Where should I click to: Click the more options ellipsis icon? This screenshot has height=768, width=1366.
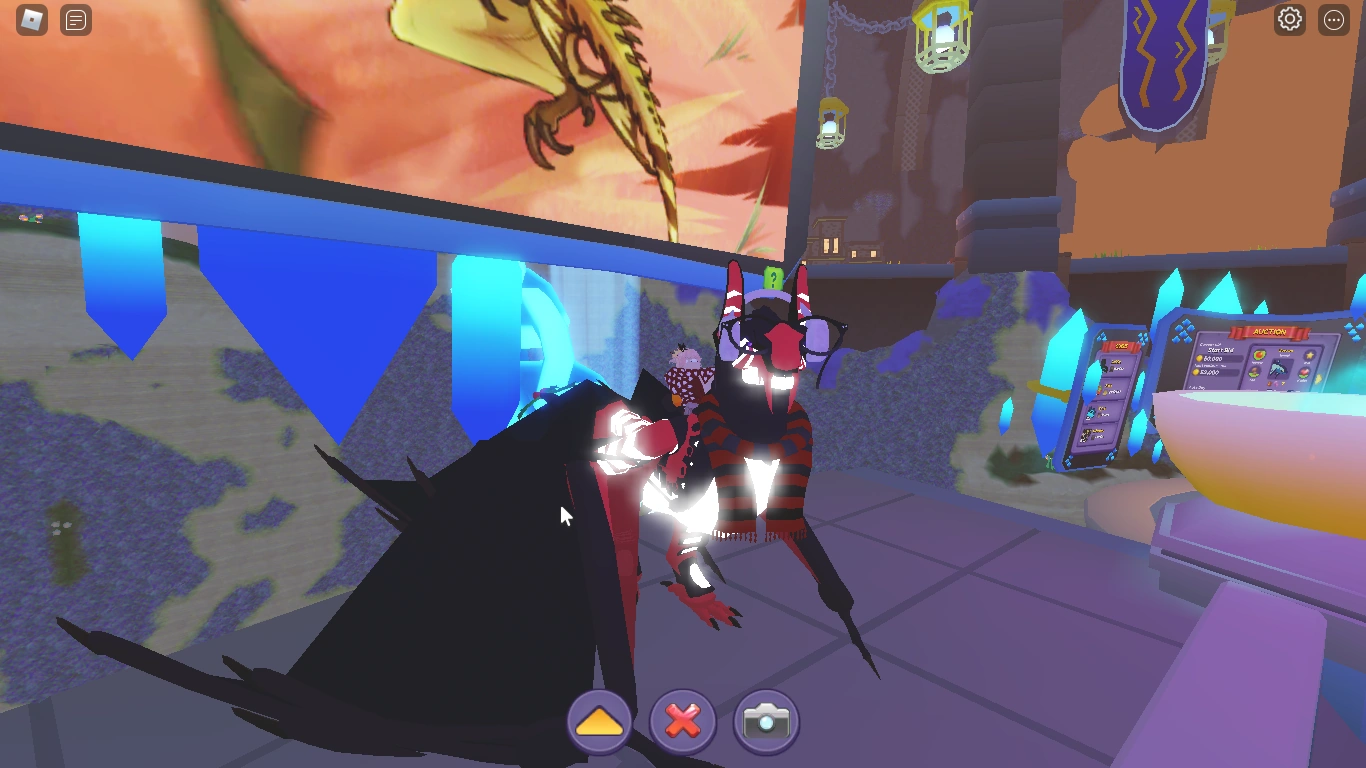click(x=1334, y=21)
